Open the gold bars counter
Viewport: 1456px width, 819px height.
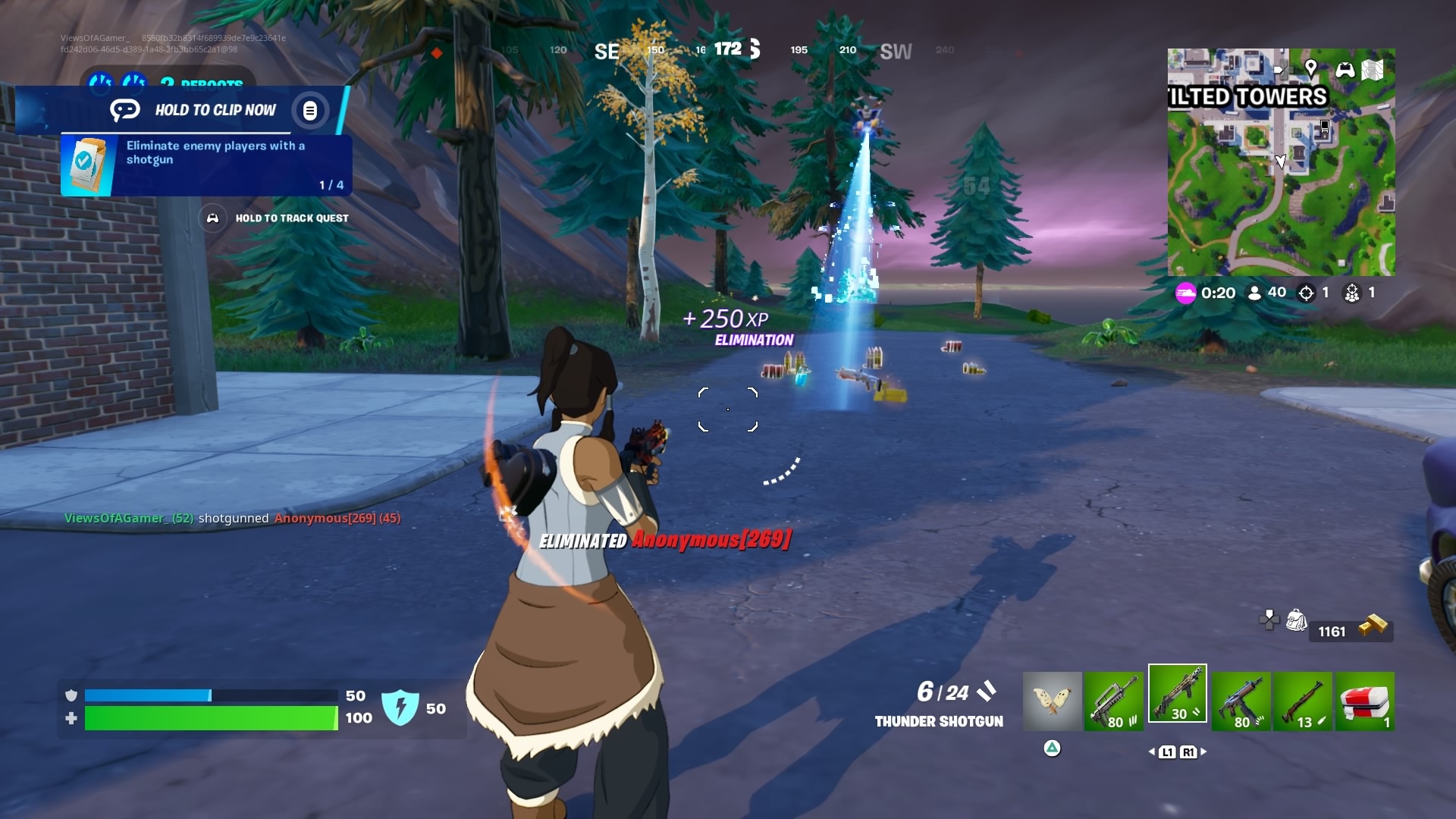click(x=1351, y=629)
